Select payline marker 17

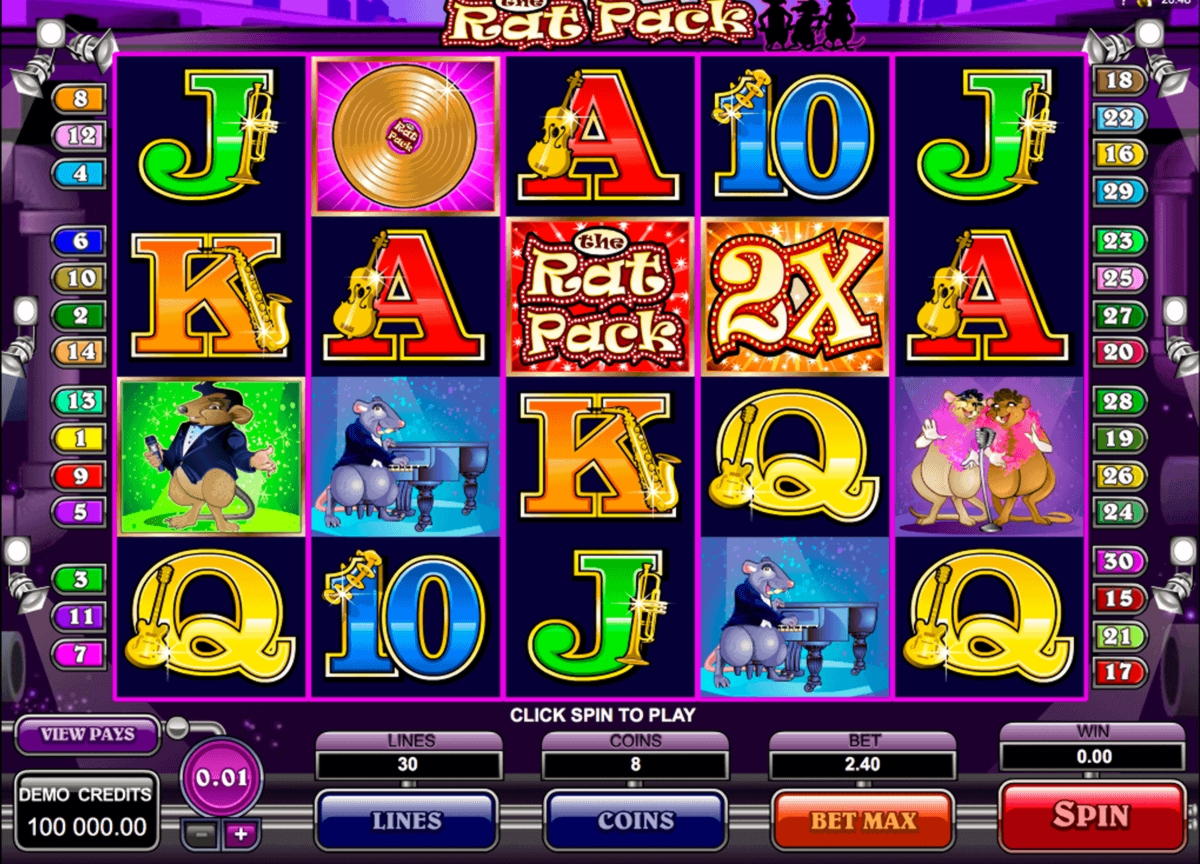point(1119,671)
